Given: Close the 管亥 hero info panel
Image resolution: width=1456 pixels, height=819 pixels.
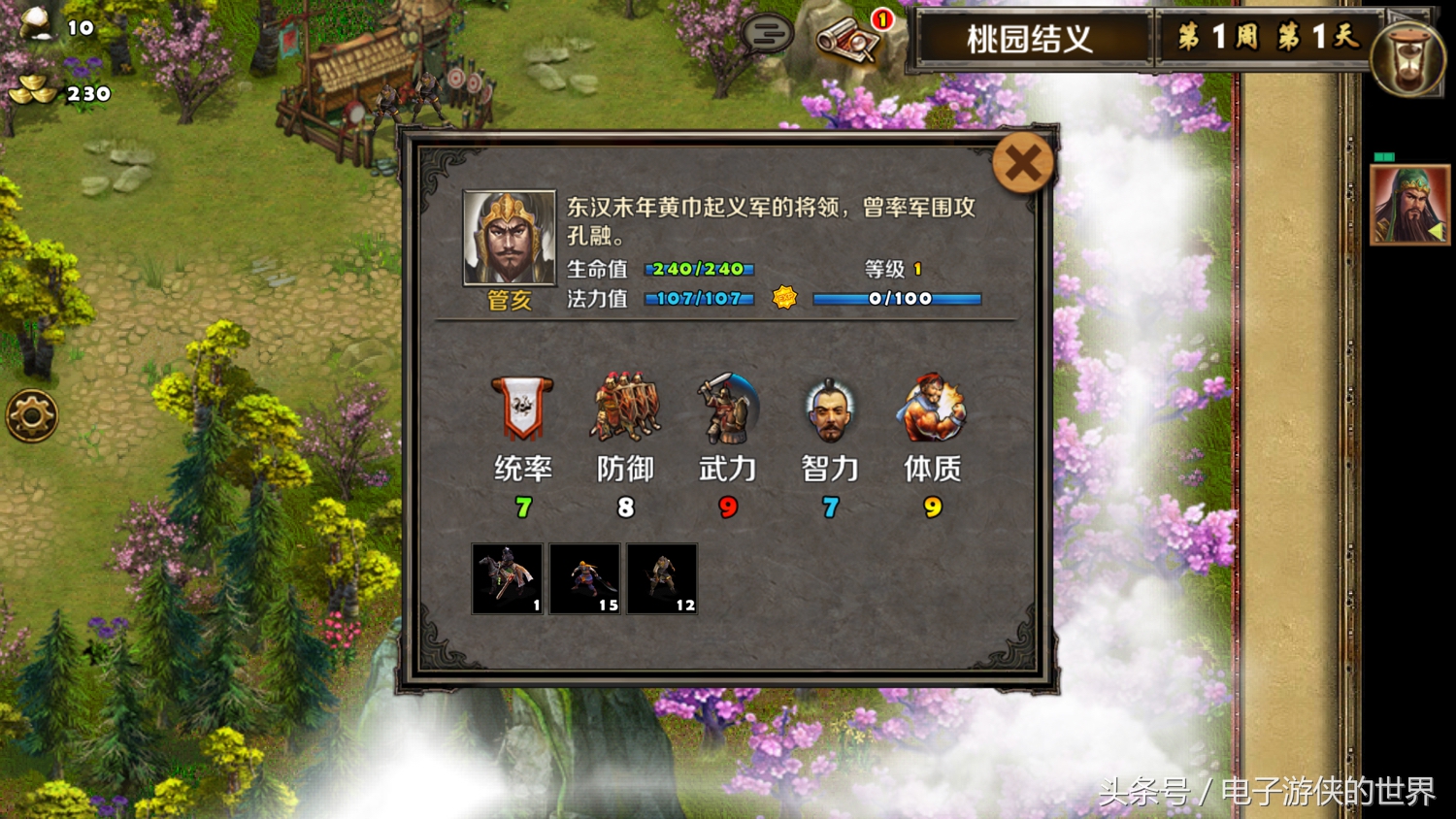Looking at the screenshot, I should [x=1021, y=163].
